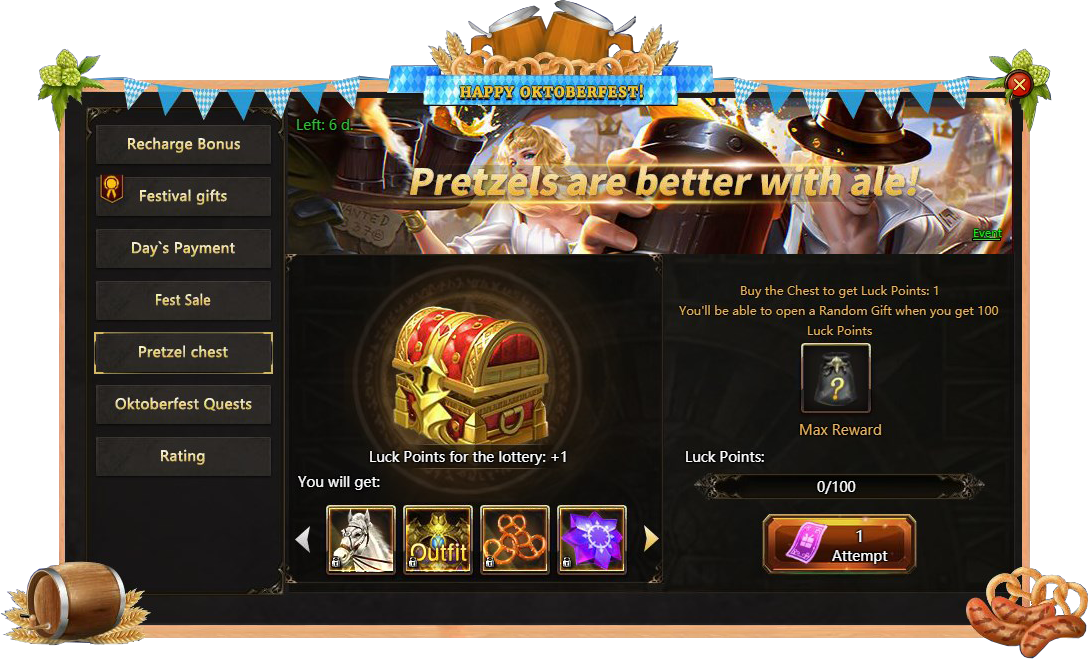Viewport: 1090px width, 659px height.
Task: Open the Recharge Bonus section
Action: pos(183,144)
